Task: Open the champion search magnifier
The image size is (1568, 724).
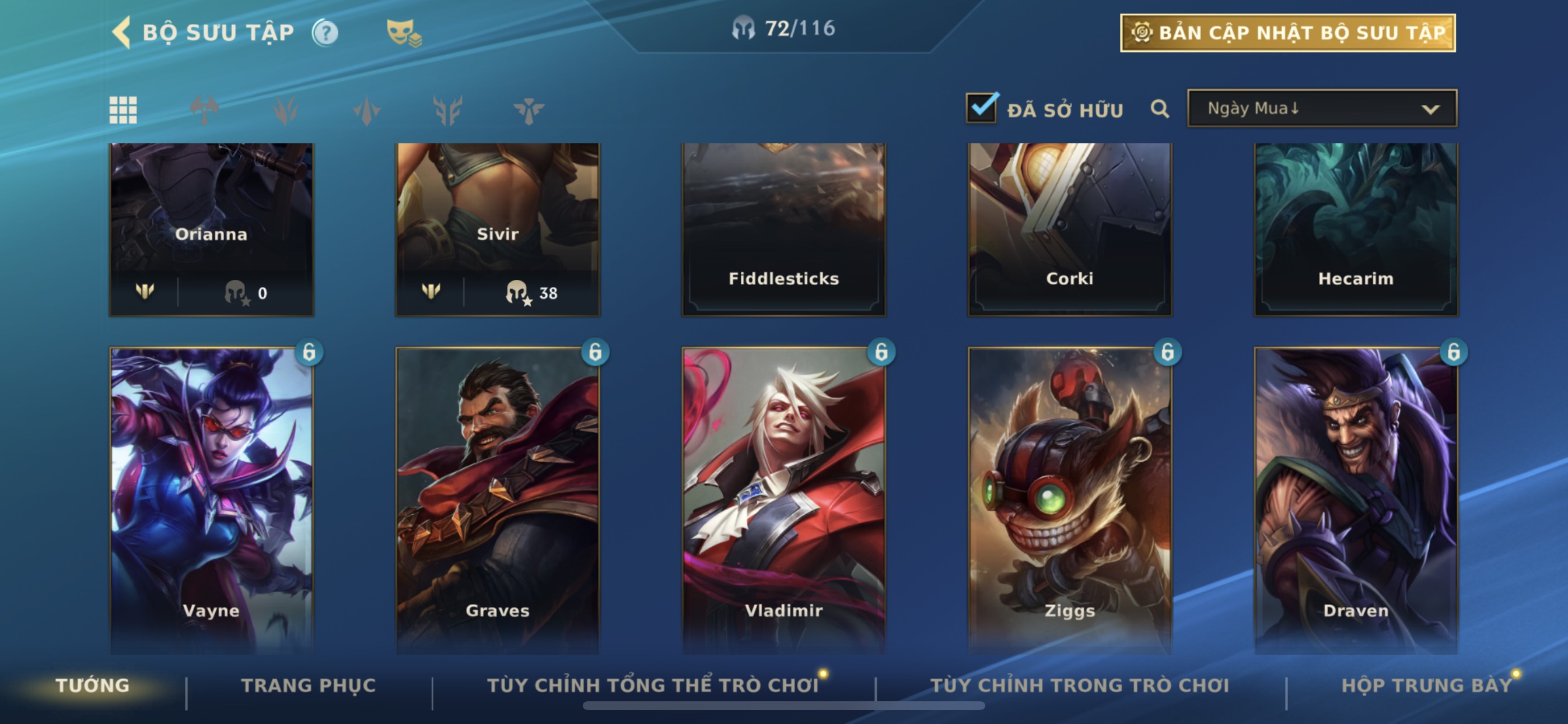Action: (1160, 110)
